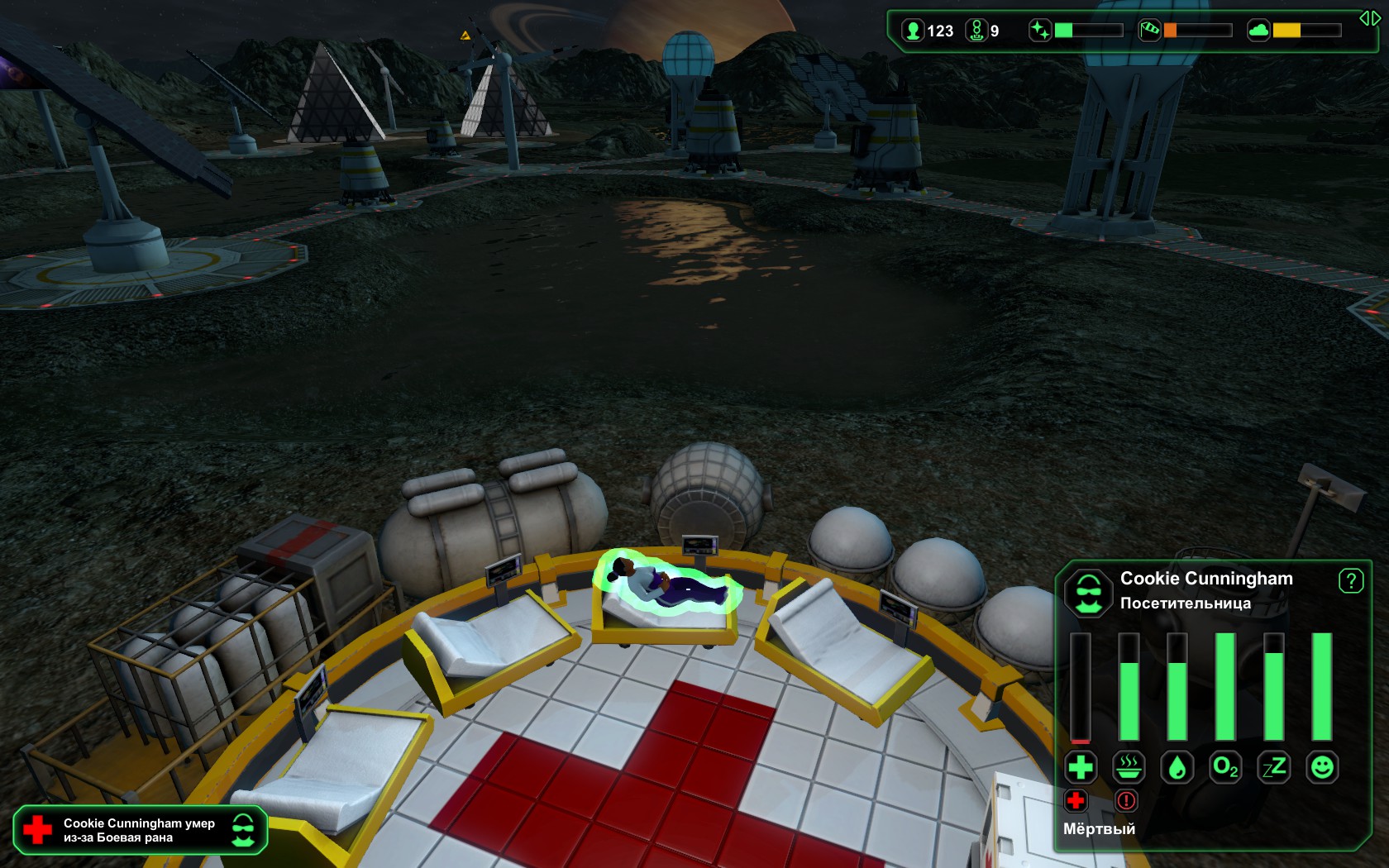Click the orange wind power progress bar
Screen dimensions: 1389x868
[1171, 31]
